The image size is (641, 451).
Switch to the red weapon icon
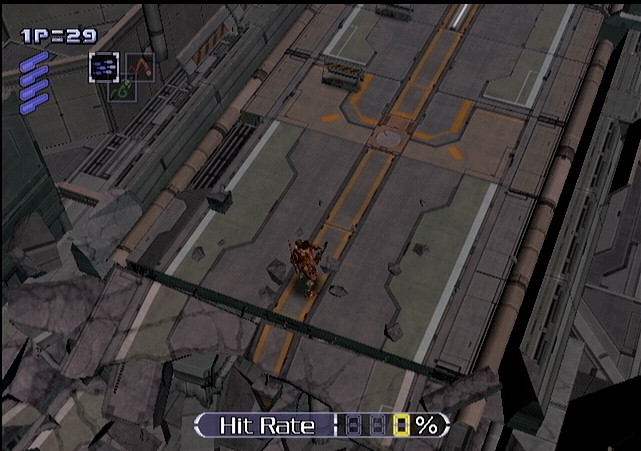click(x=139, y=66)
